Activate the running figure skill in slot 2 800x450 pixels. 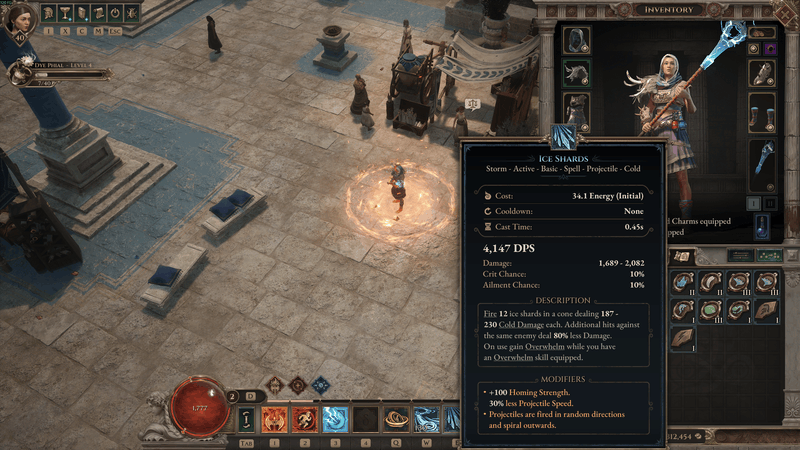pyautogui.click(x=304, y=419)
